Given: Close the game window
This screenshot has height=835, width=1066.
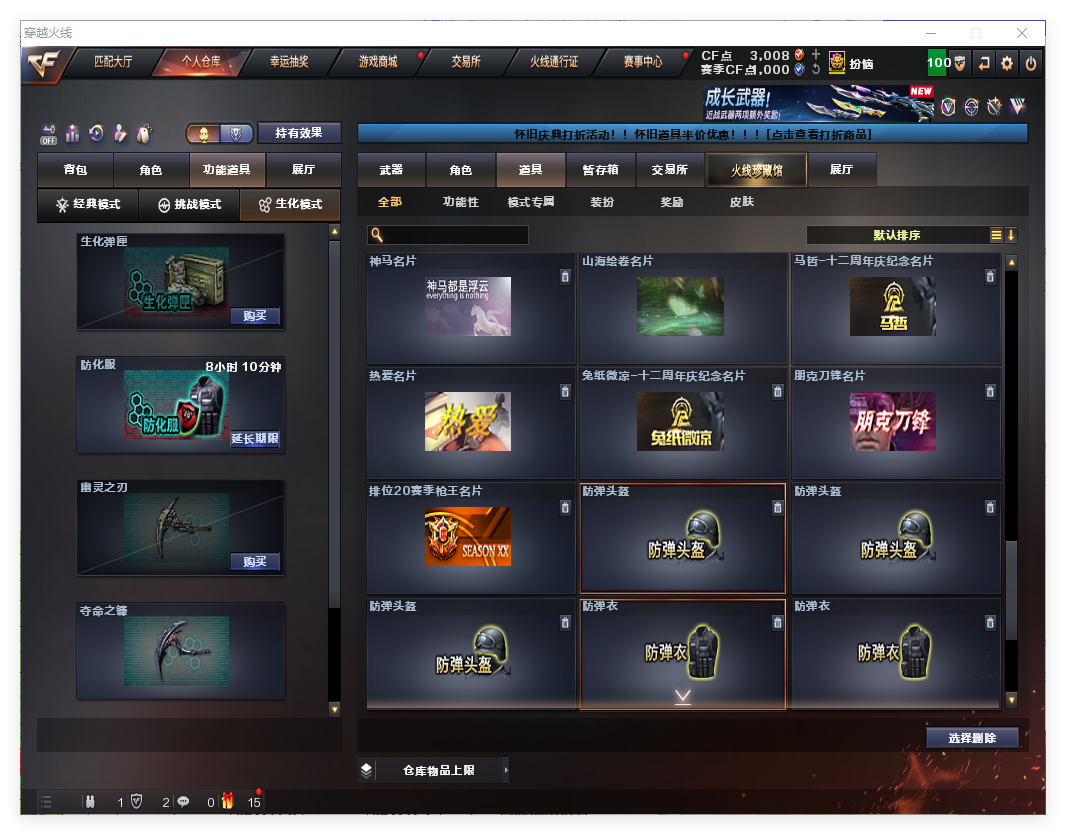Looking at the screenshot, I should click(1022, 33).
